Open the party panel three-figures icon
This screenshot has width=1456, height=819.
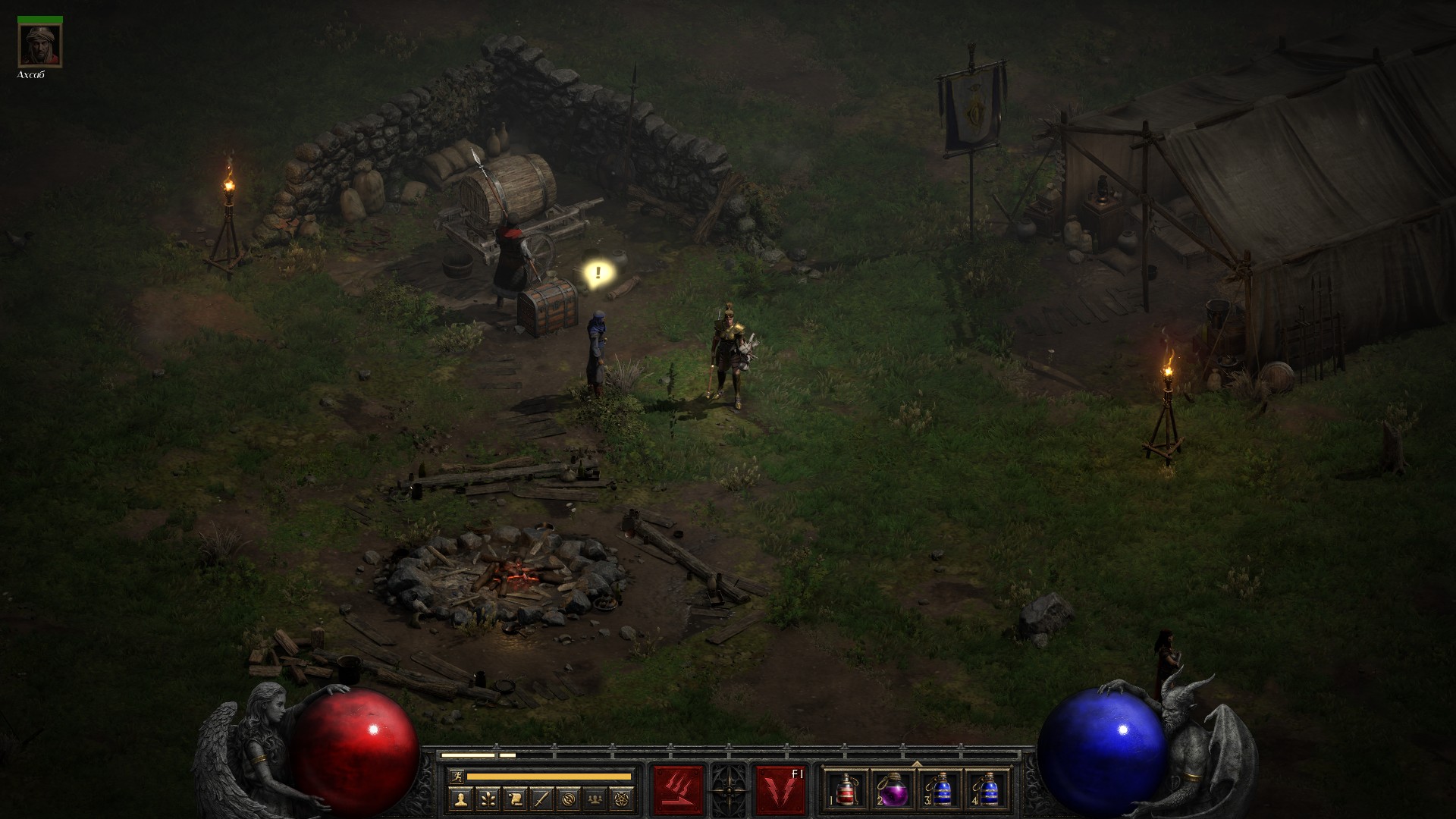[x=595, y=799]
